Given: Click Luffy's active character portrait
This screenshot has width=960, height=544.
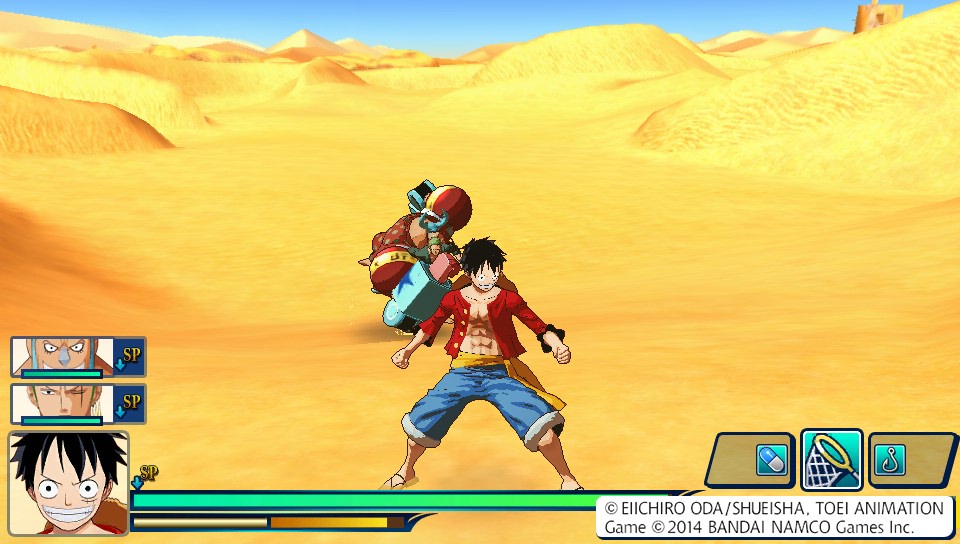Looking at the screenshot, I should 68,483.
